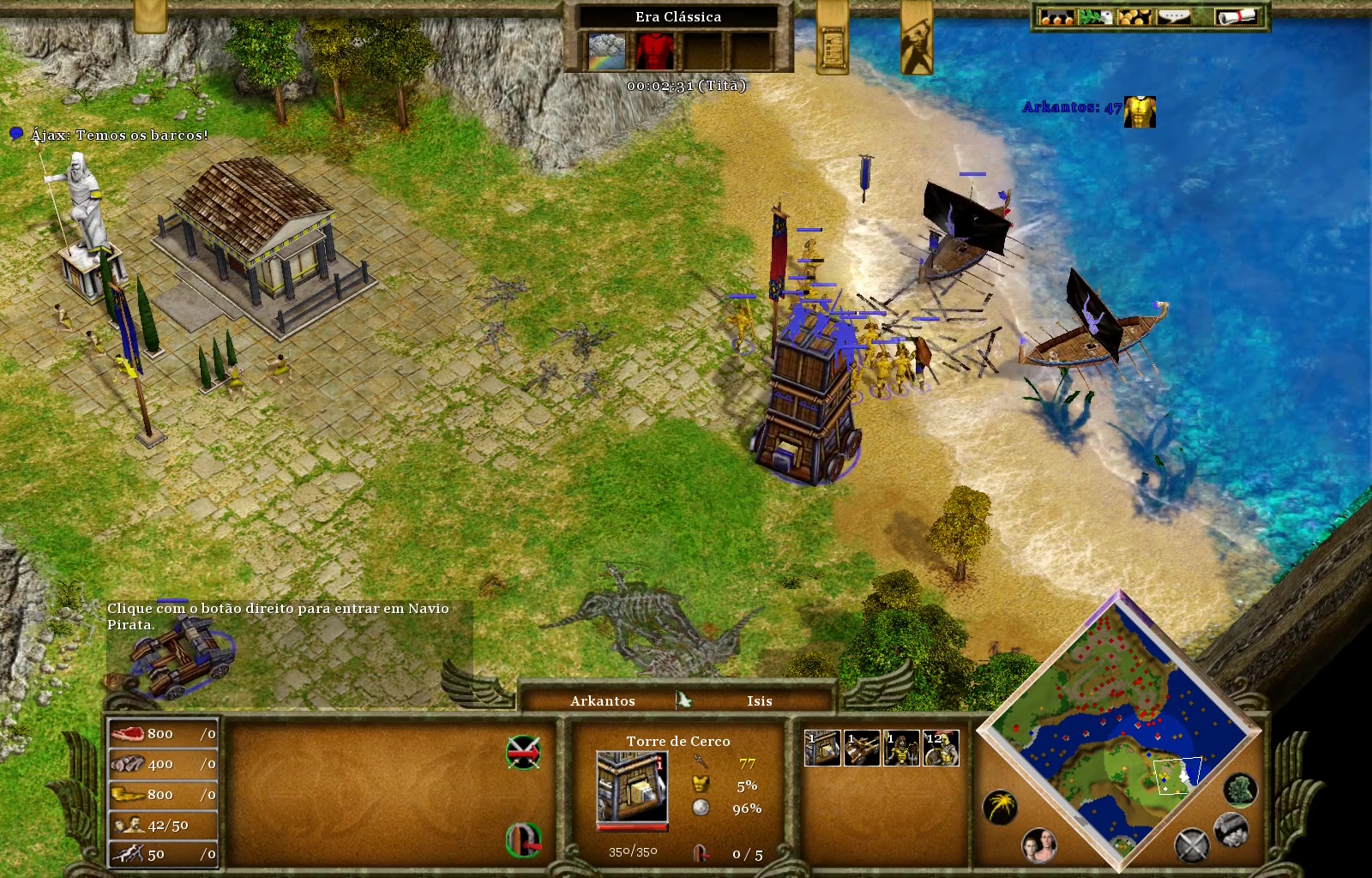Select the catapult group icon

(x=862, y=748)
